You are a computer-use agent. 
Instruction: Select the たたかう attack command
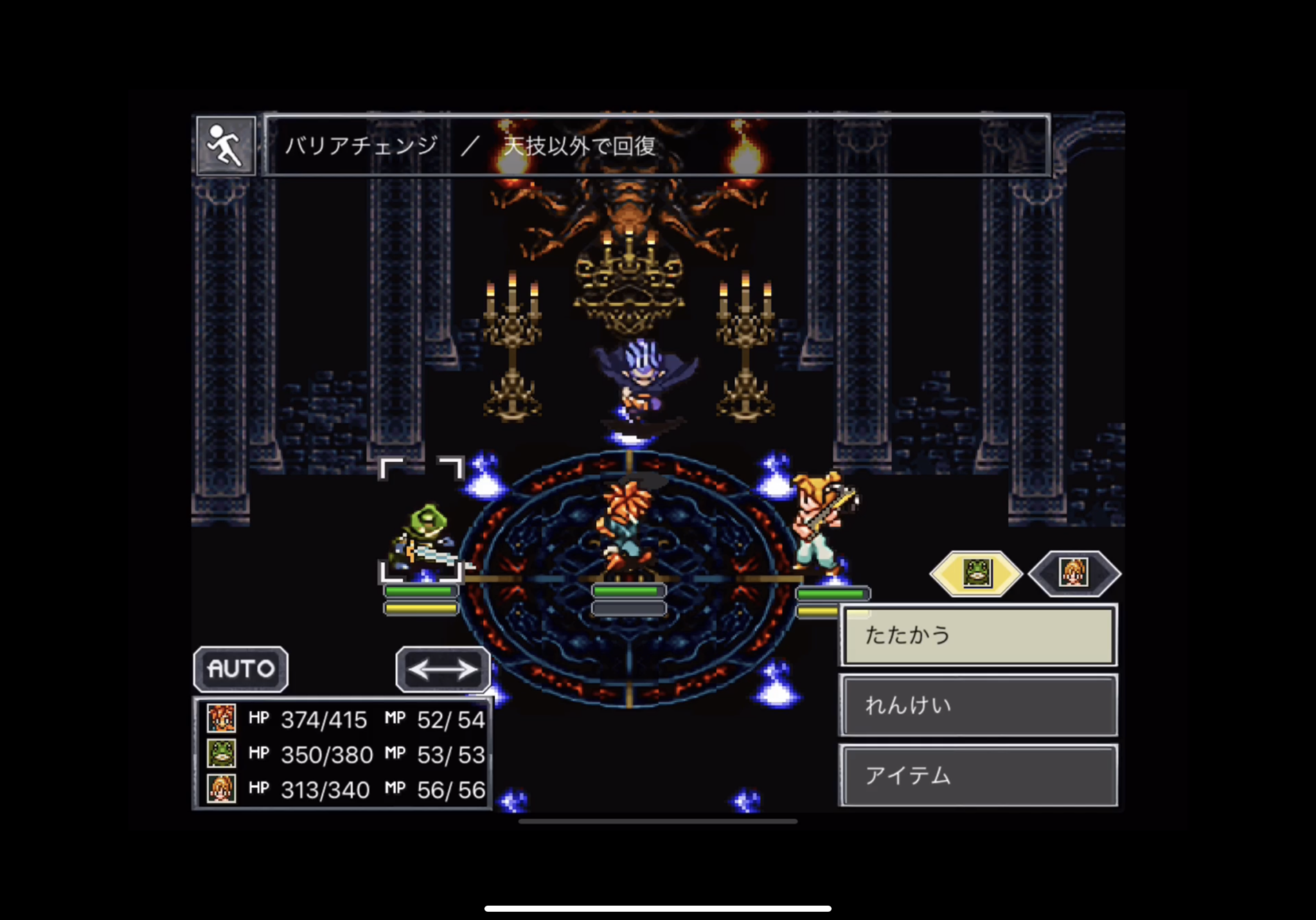978,635
